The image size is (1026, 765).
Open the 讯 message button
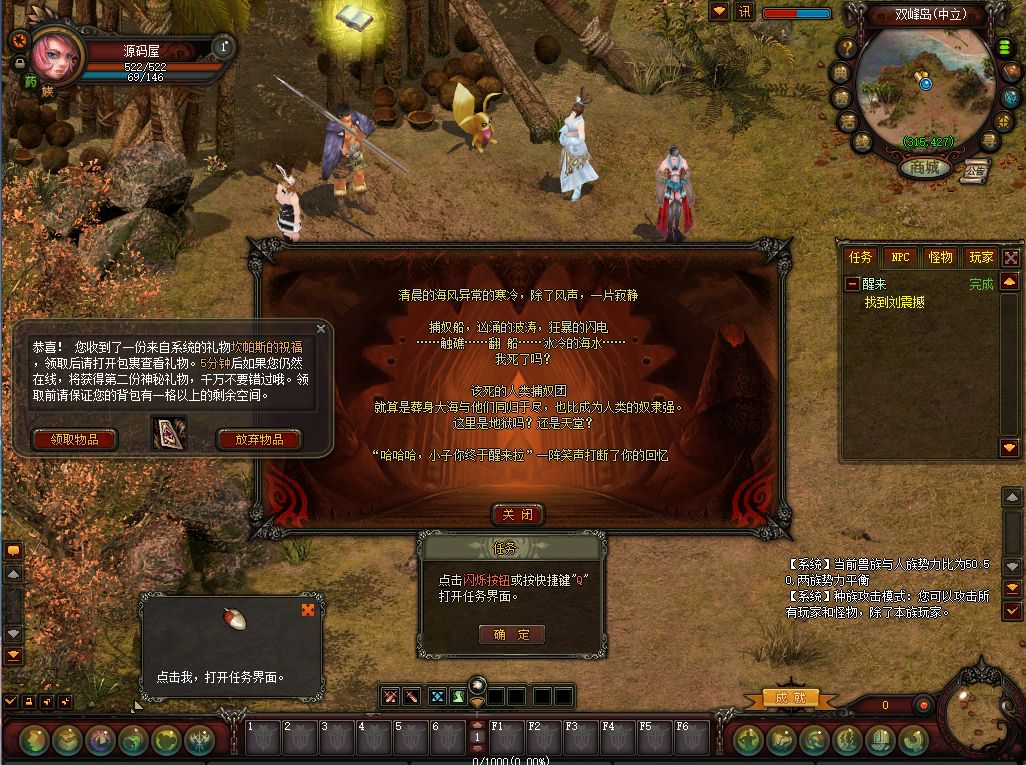coord(744,12)
